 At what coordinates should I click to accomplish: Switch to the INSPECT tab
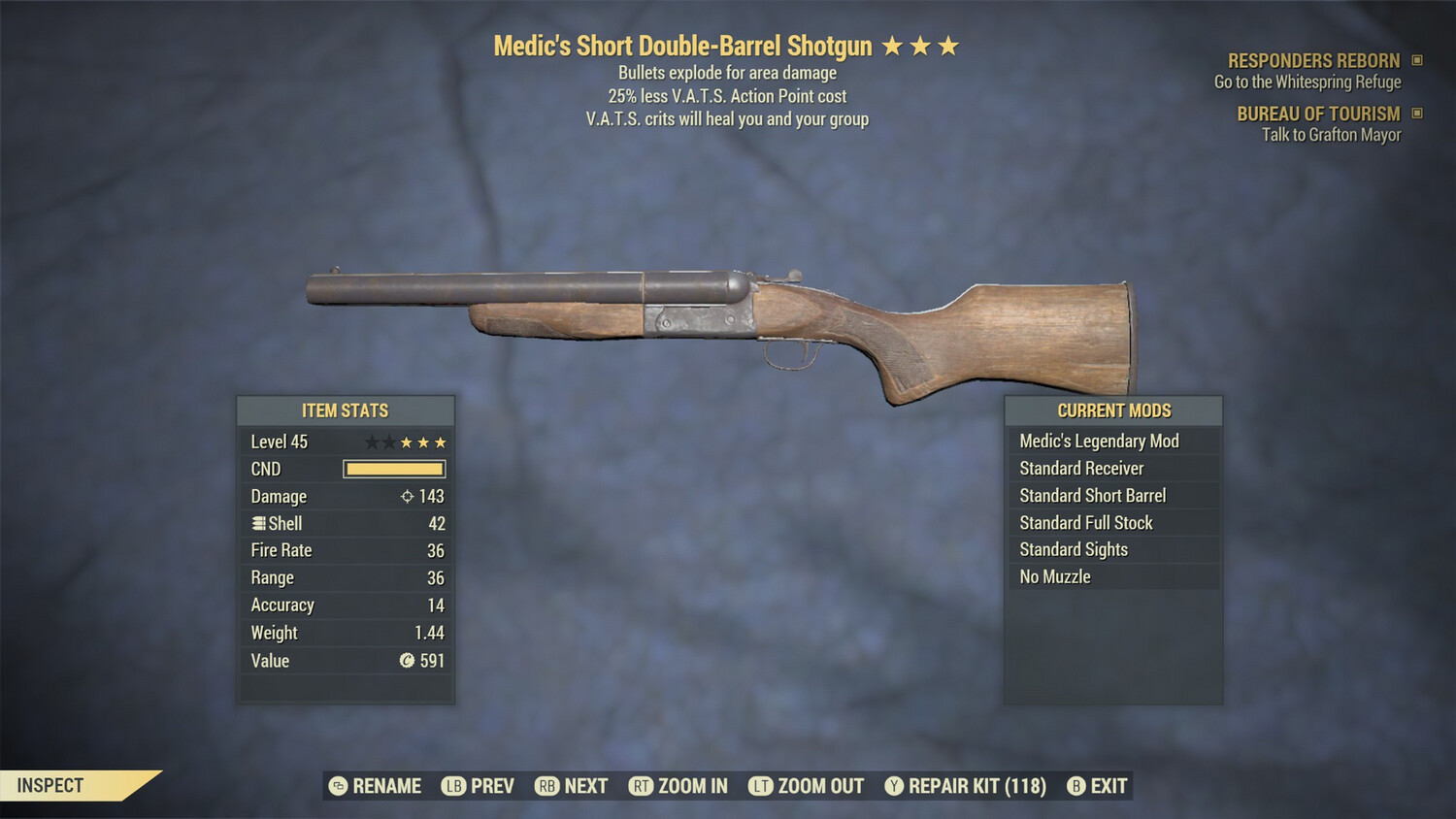tap(51, 786)
